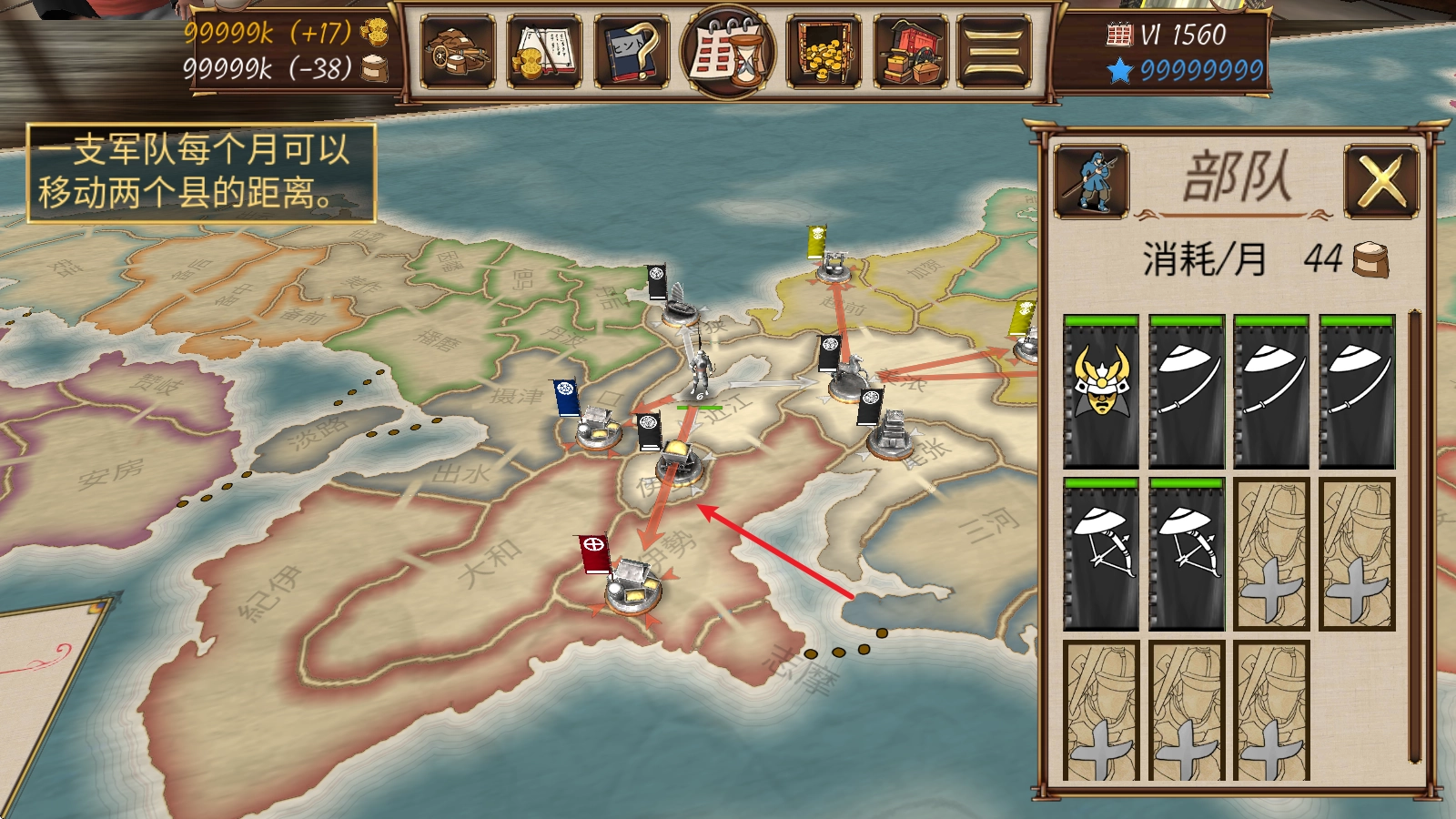This screenshot has width=1456, height=819.
Task: Select the blue-banner castle army token
Action: point(596,428)
